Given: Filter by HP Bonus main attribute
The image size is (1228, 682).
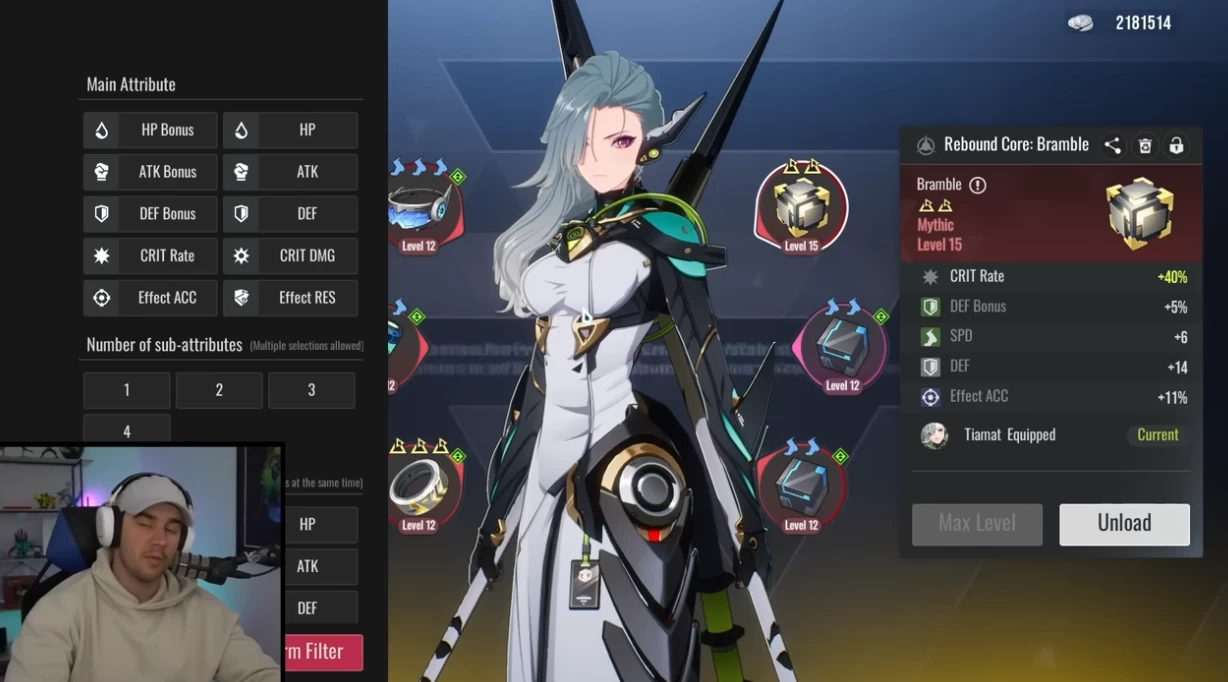Looking at the screenshot, I should (x=150, y=130).
